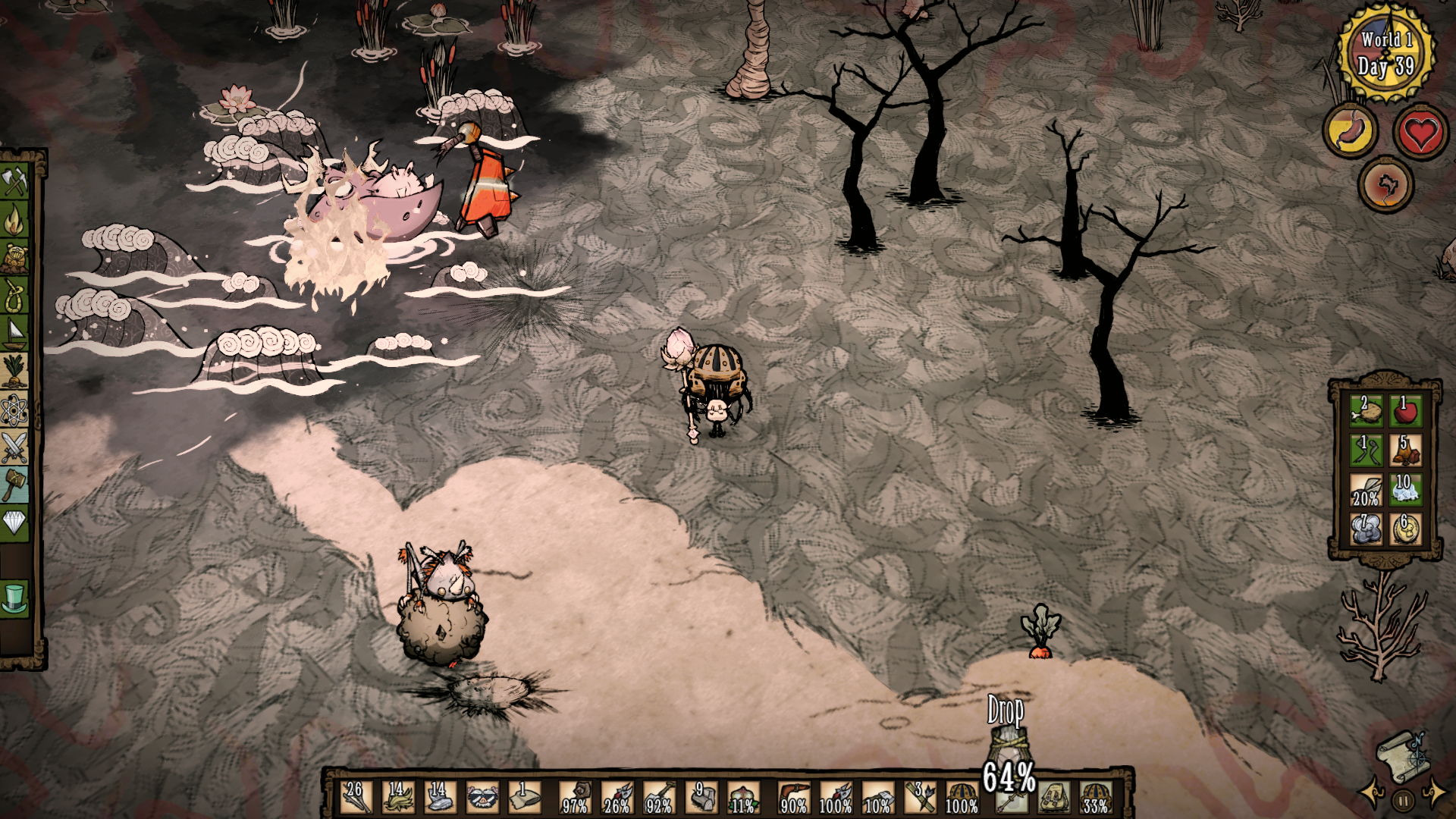This screenshot has width=1456, height=819.
Task: Select the boomerang at 90% durability
Action: 793,797
